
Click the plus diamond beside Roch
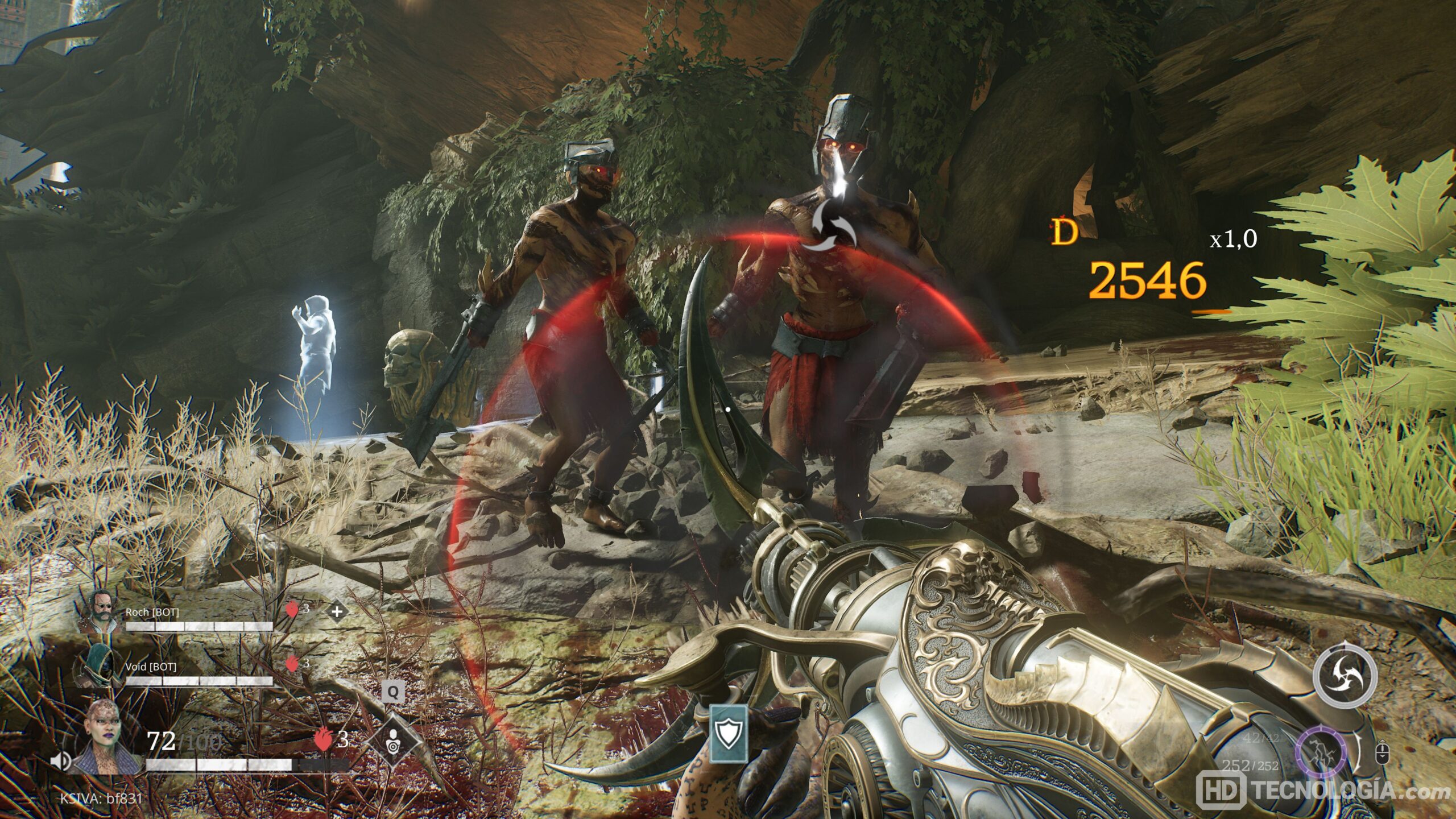(x=337, y=612)
